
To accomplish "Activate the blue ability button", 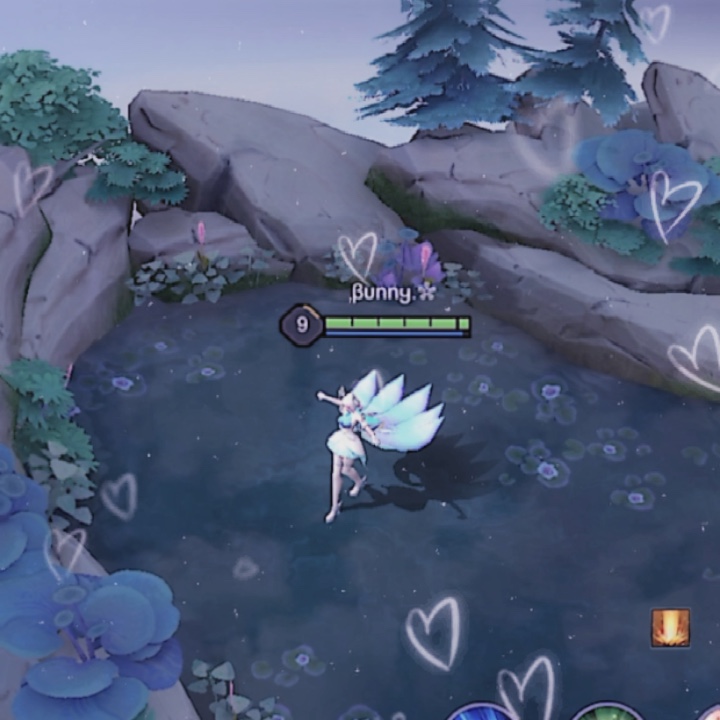I will pyautogui.click(x=484, y=712).
